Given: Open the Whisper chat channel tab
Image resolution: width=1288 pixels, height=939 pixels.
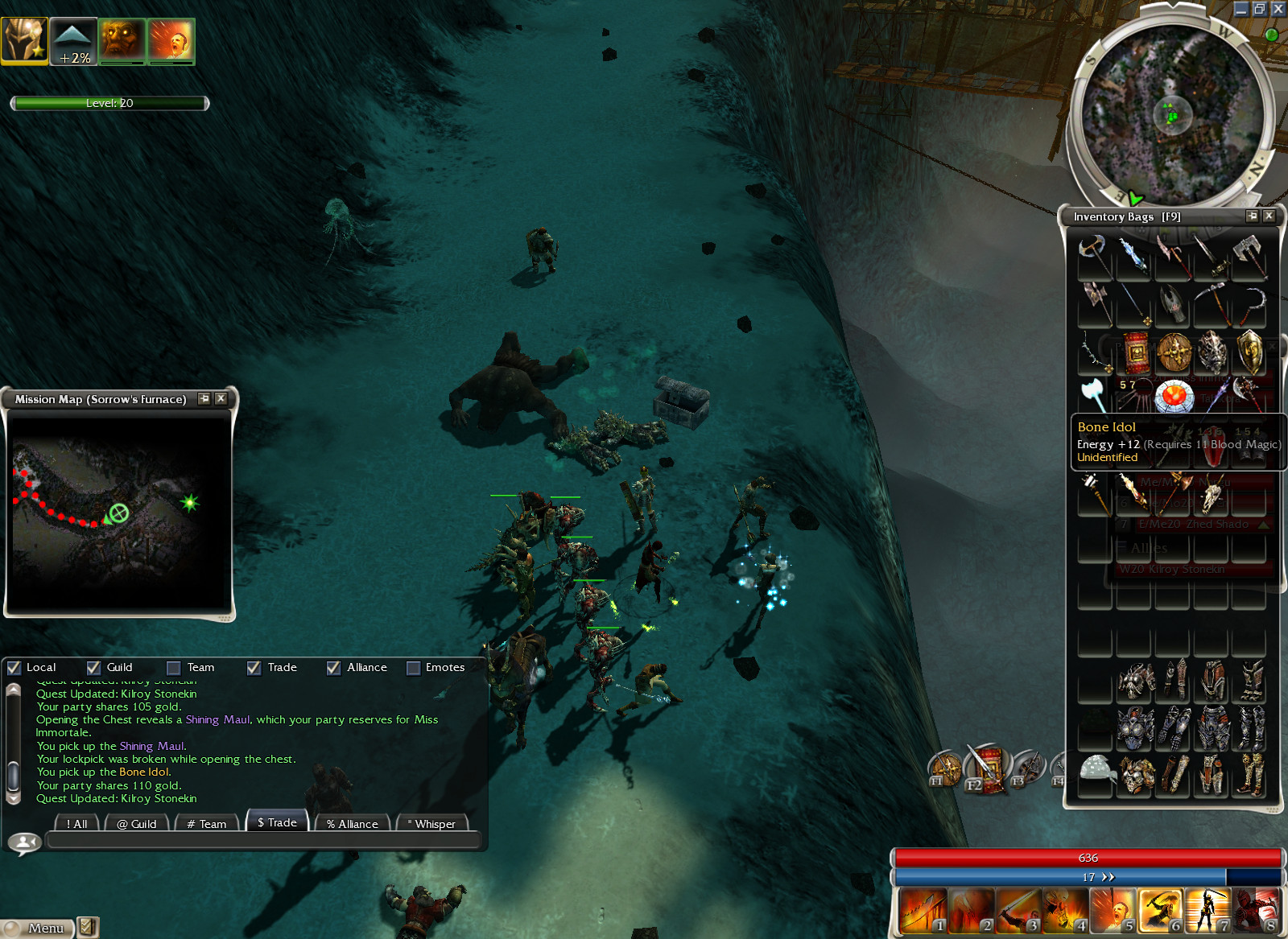Looking at the screenshot, I should tap(431, 823).
